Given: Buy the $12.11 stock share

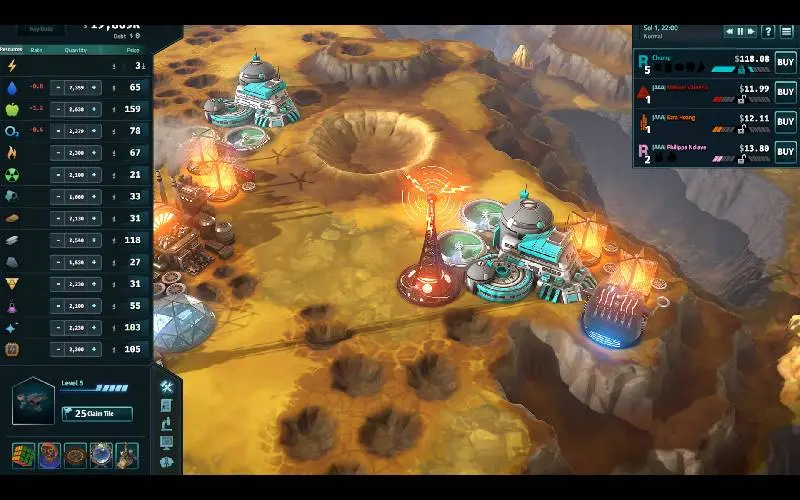Looking at the screenshot, I should pyautogui.click(x=785, y=123).
